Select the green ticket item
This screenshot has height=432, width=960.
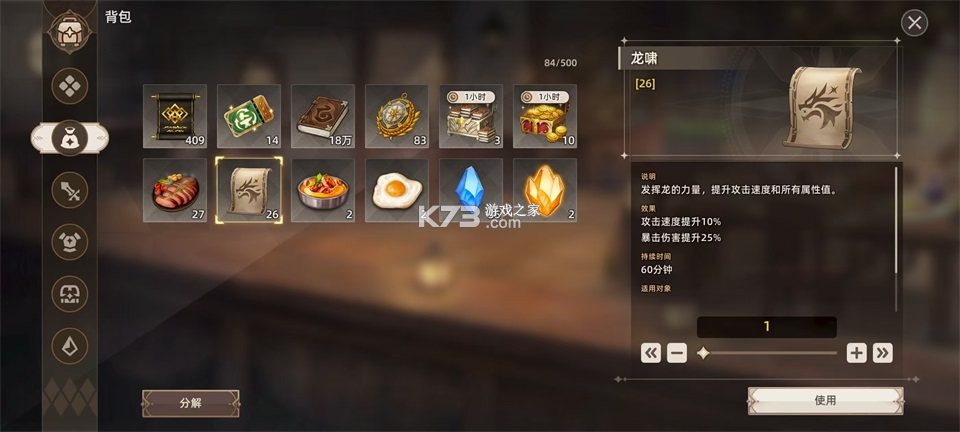(x=249, y=116)
